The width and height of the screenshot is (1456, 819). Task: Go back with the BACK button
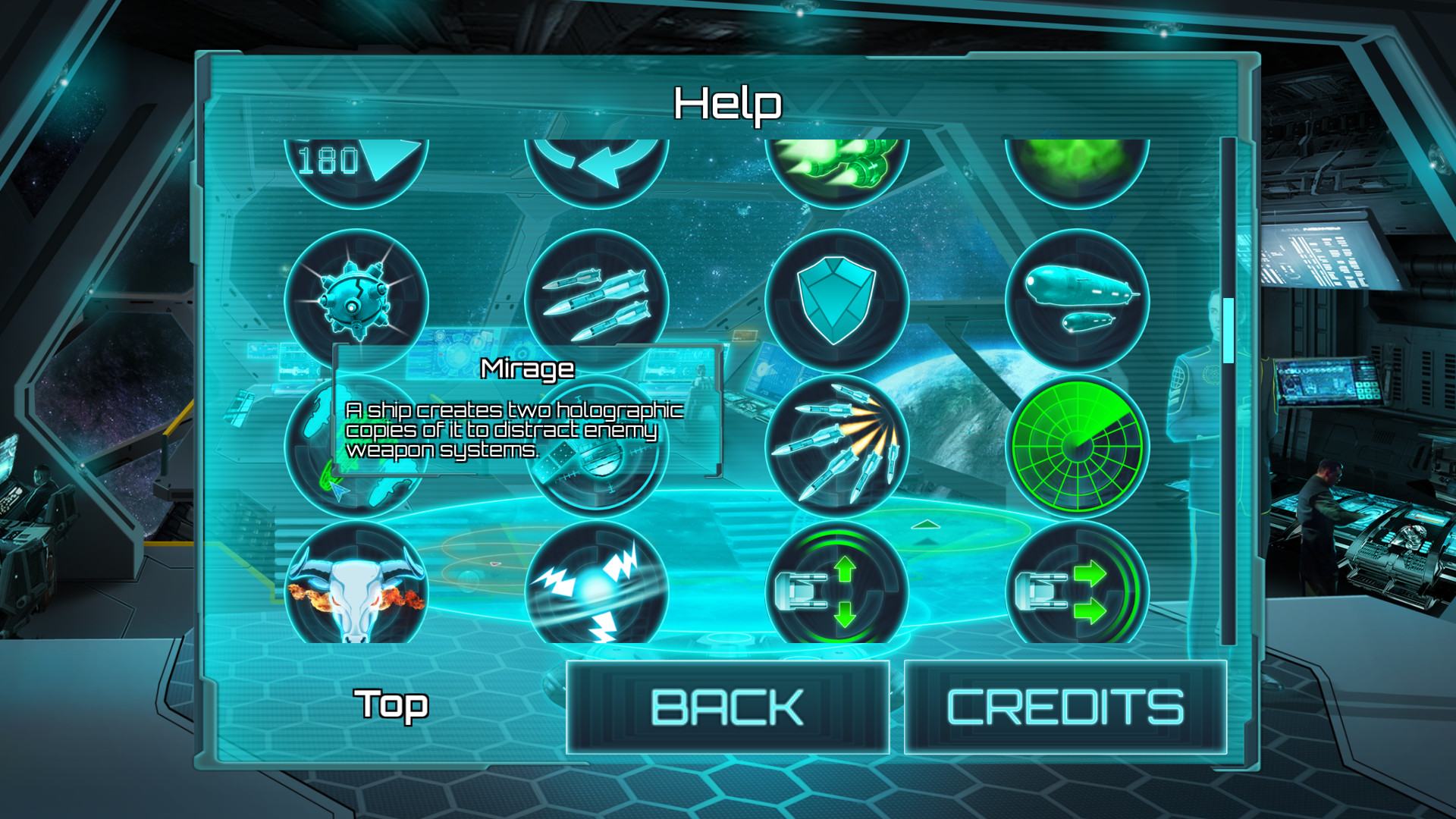[x=727, y=707]
